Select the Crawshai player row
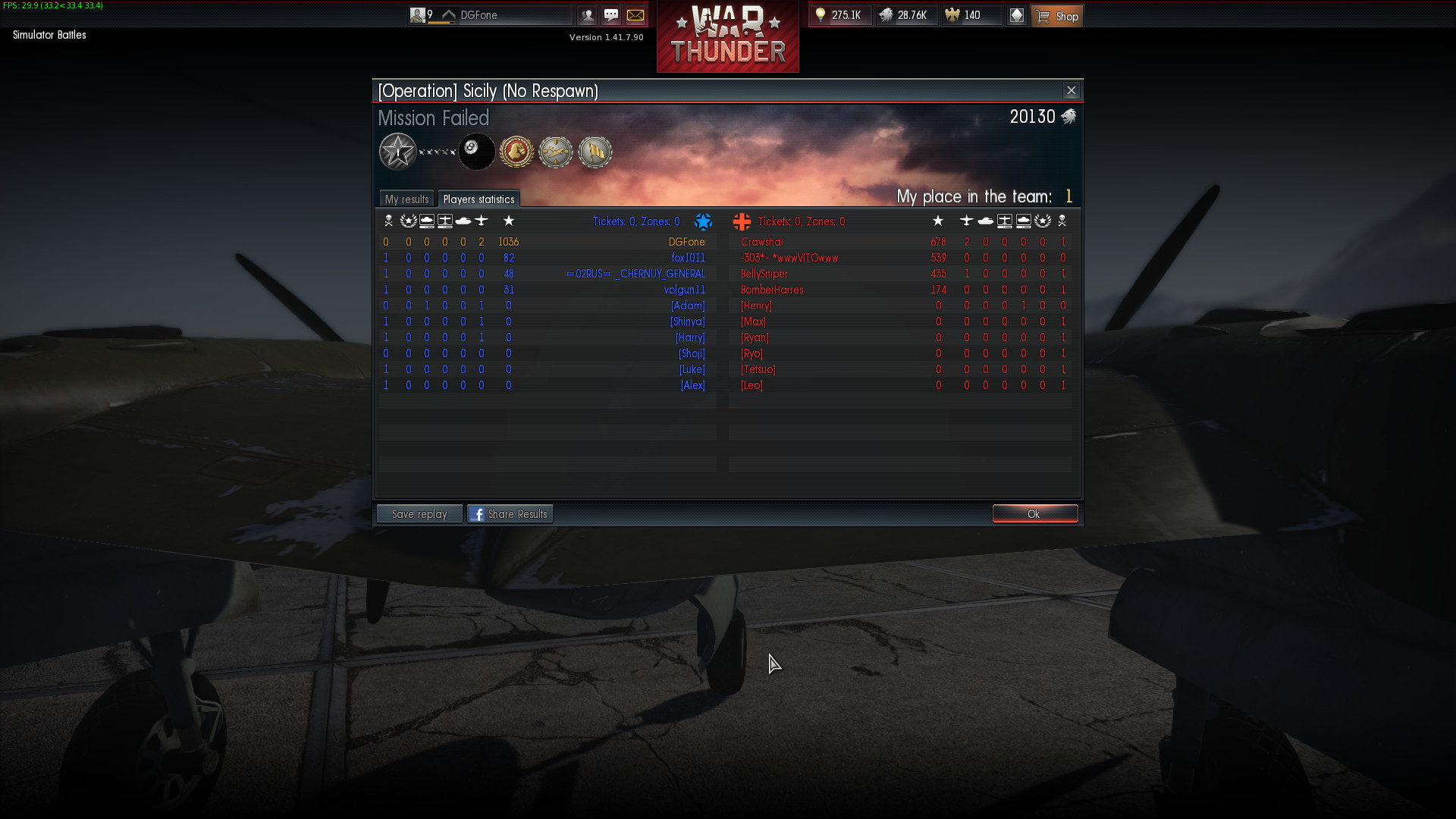Screen dimensions: 1456x819 point(762,242)
